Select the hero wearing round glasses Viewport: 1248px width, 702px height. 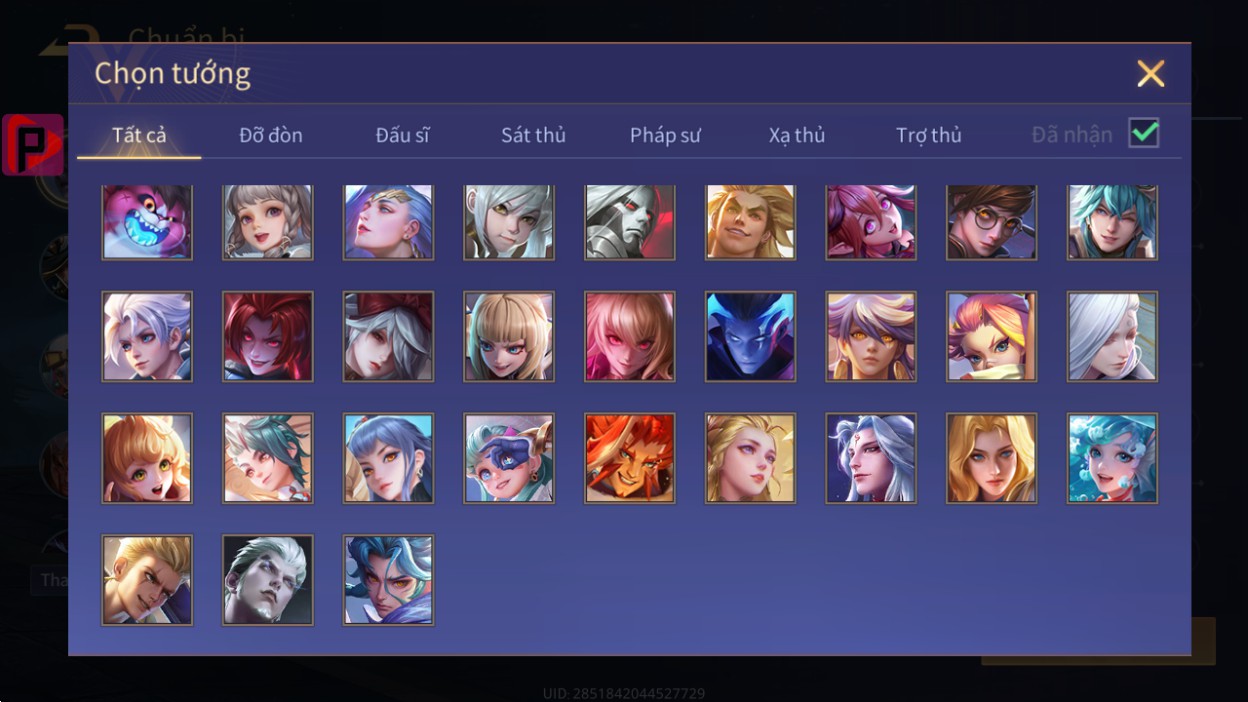click(991, 222)
